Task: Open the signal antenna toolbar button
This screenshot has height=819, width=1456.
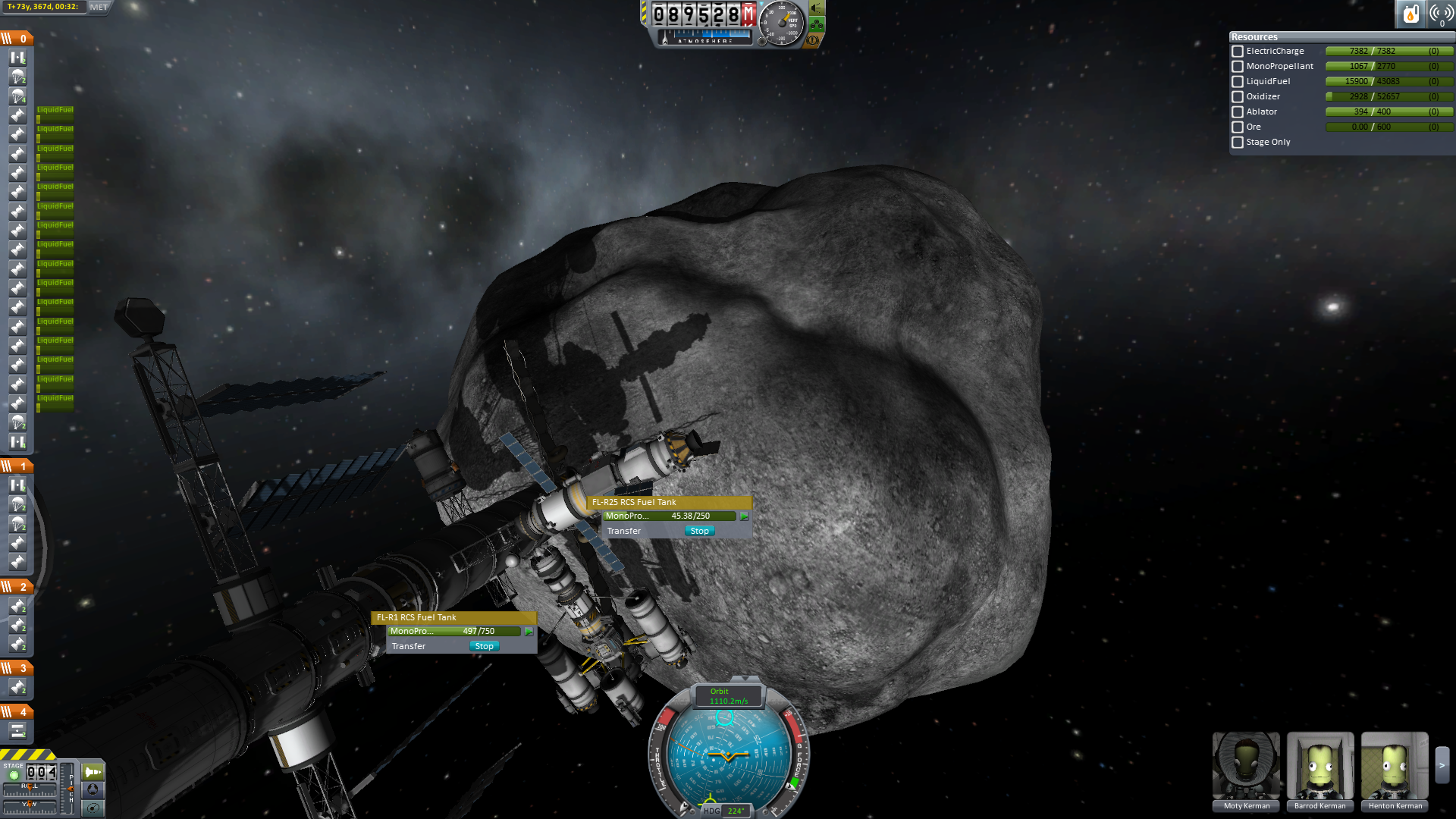Action: pyautogui.click(x=1441, y=14)
